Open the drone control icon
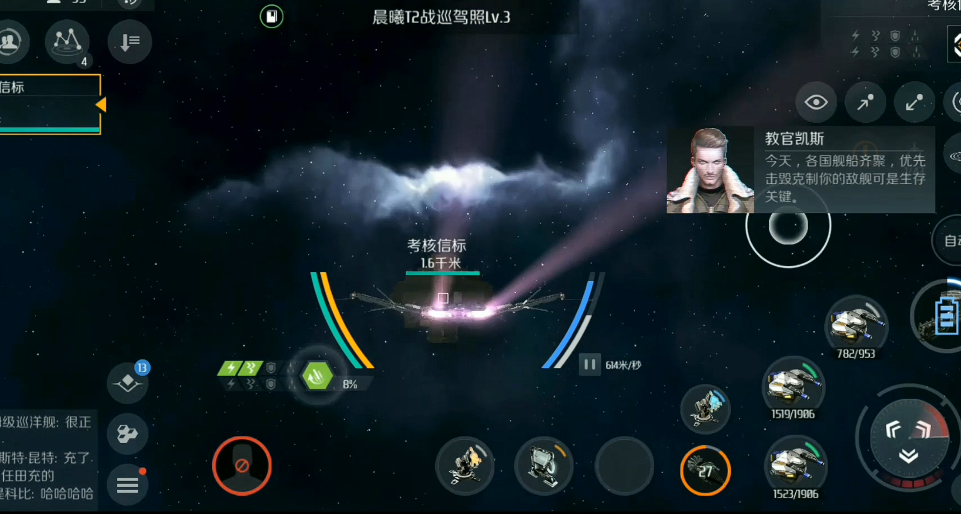Screen dimensions: 961x514 pos(128,433)
